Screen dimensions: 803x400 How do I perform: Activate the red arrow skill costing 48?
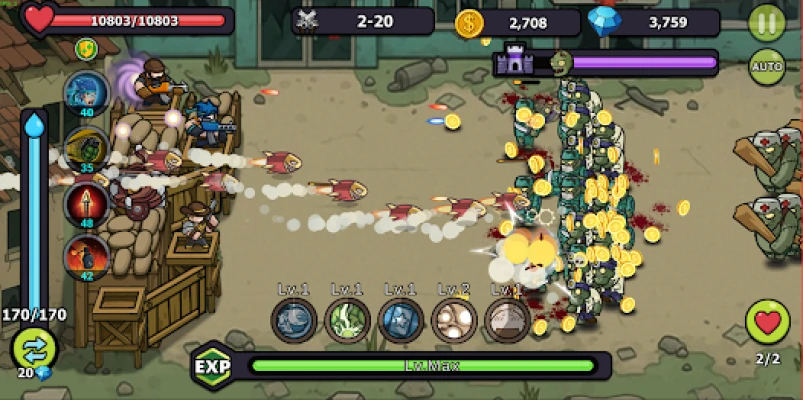(87, 203)
